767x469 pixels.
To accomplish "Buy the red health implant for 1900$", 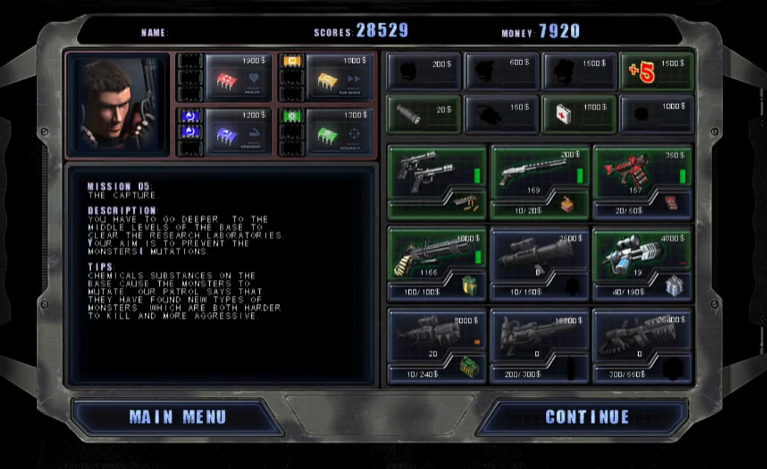I will coord(238,74).
